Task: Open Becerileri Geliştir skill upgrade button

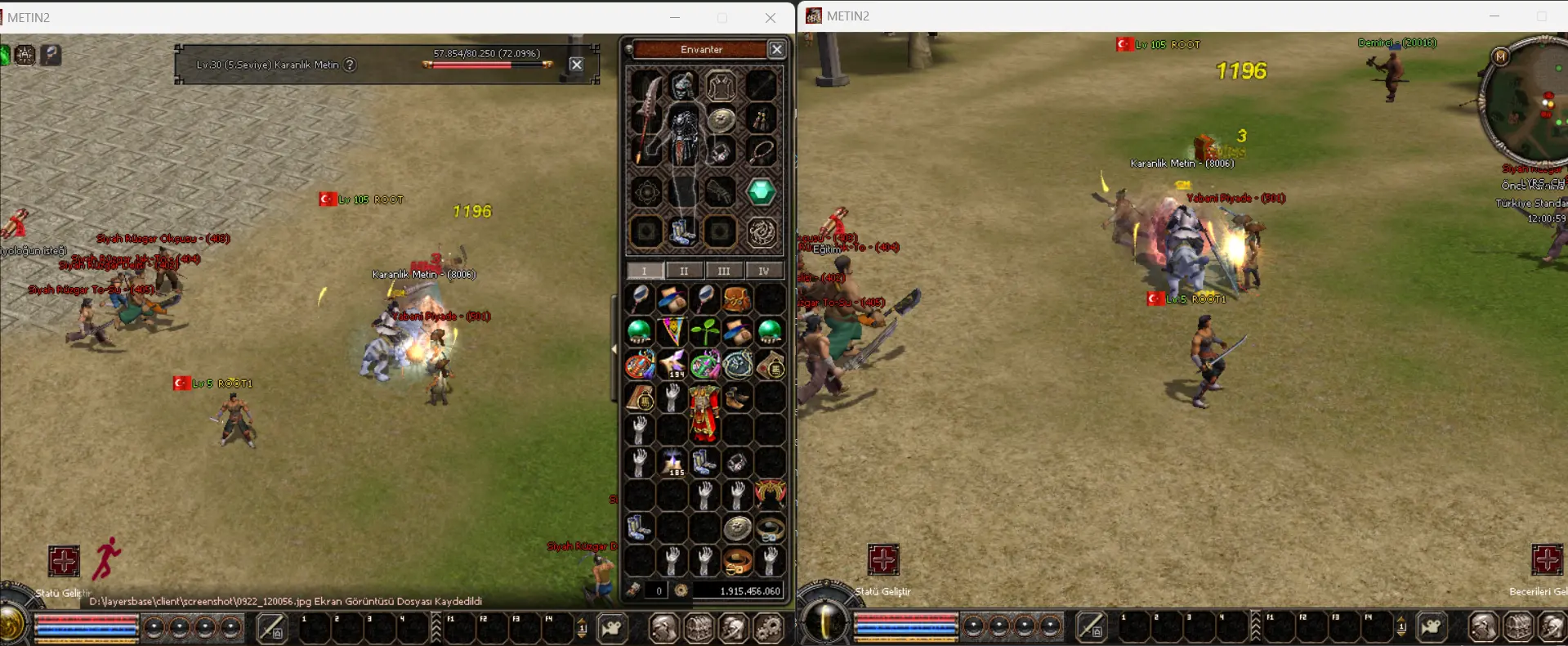Action: (1546, 560)
